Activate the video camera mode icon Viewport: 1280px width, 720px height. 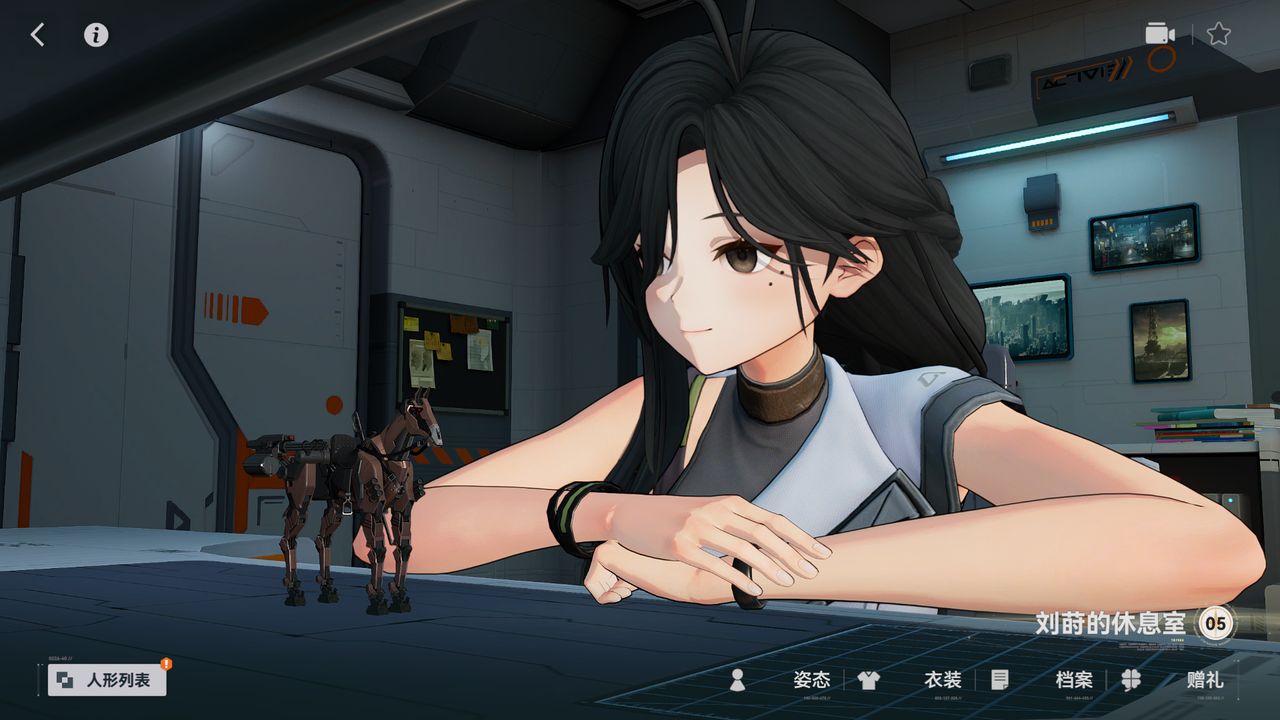tap(1160, 34)
